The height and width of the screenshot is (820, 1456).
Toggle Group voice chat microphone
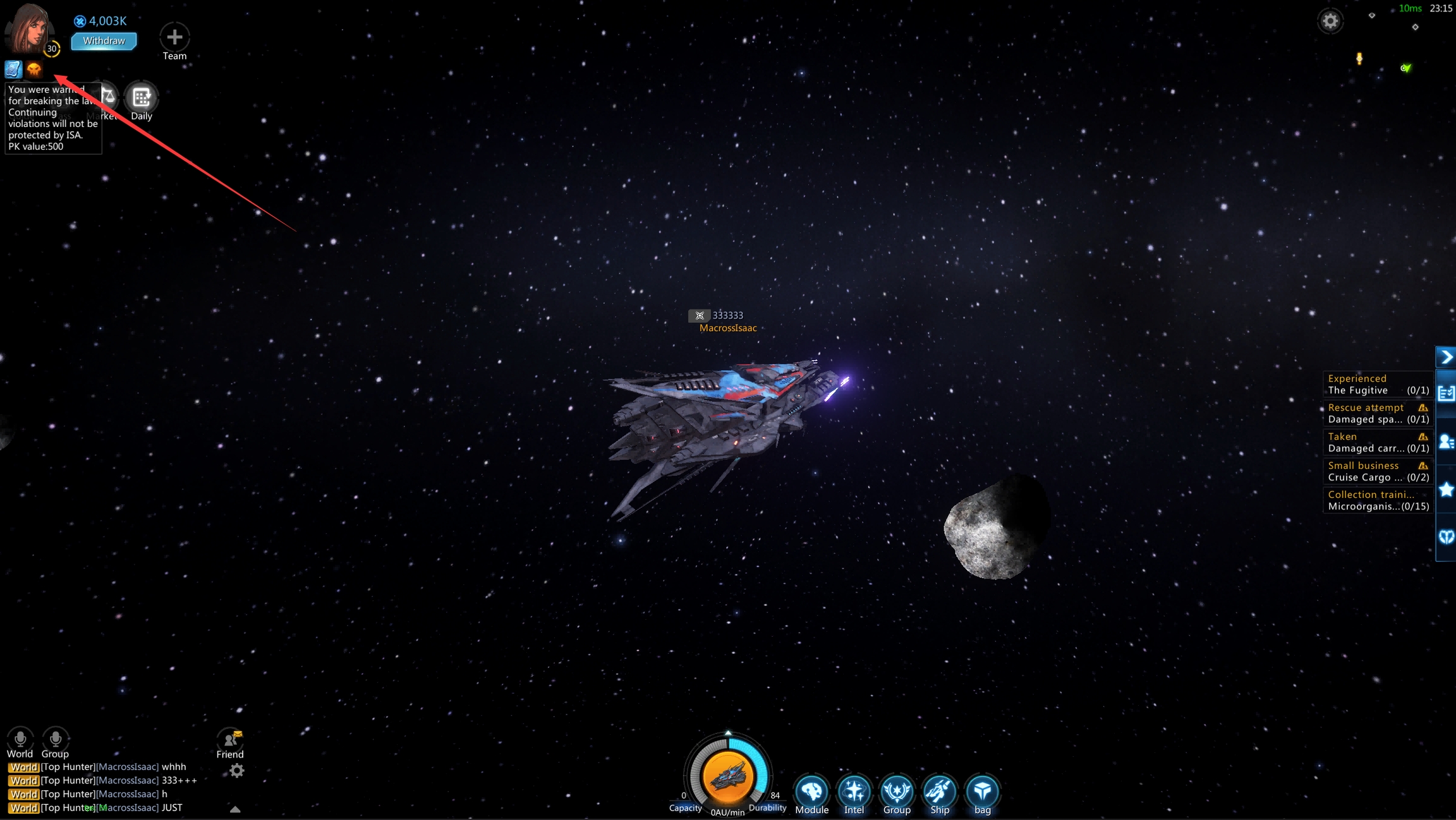tap(56, 739)
